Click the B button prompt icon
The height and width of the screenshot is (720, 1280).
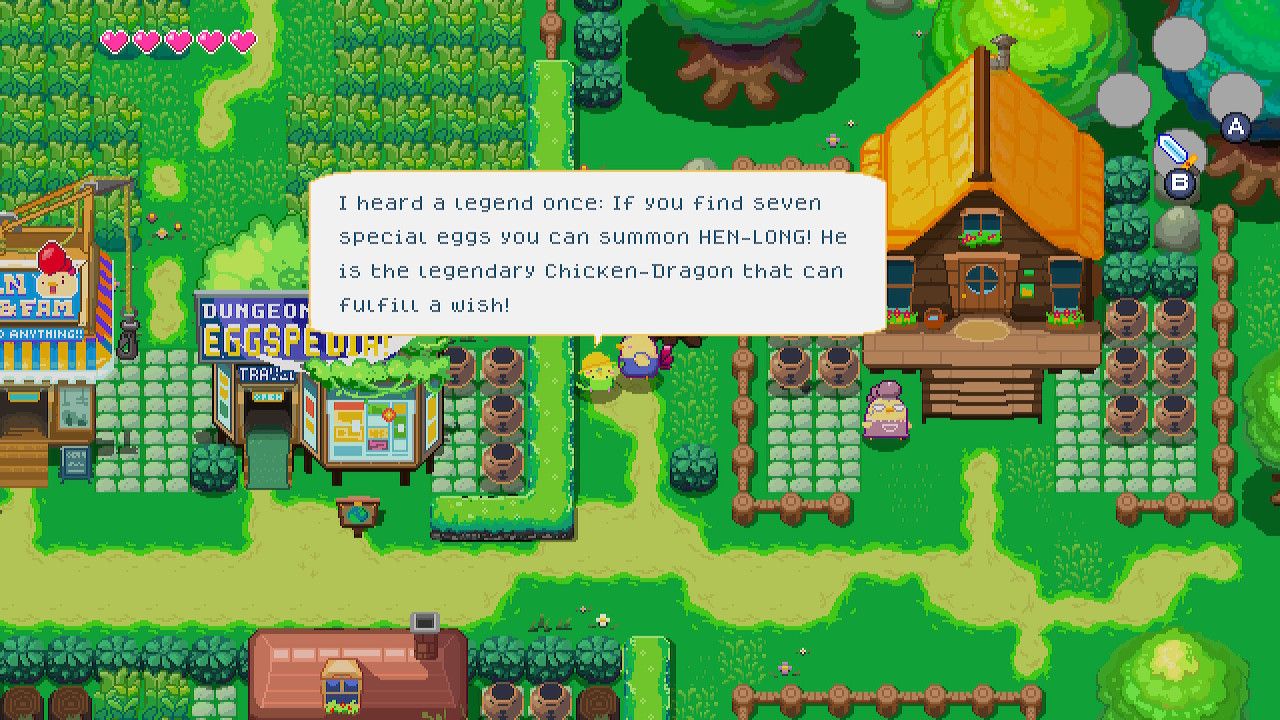tap(1181, 182)
